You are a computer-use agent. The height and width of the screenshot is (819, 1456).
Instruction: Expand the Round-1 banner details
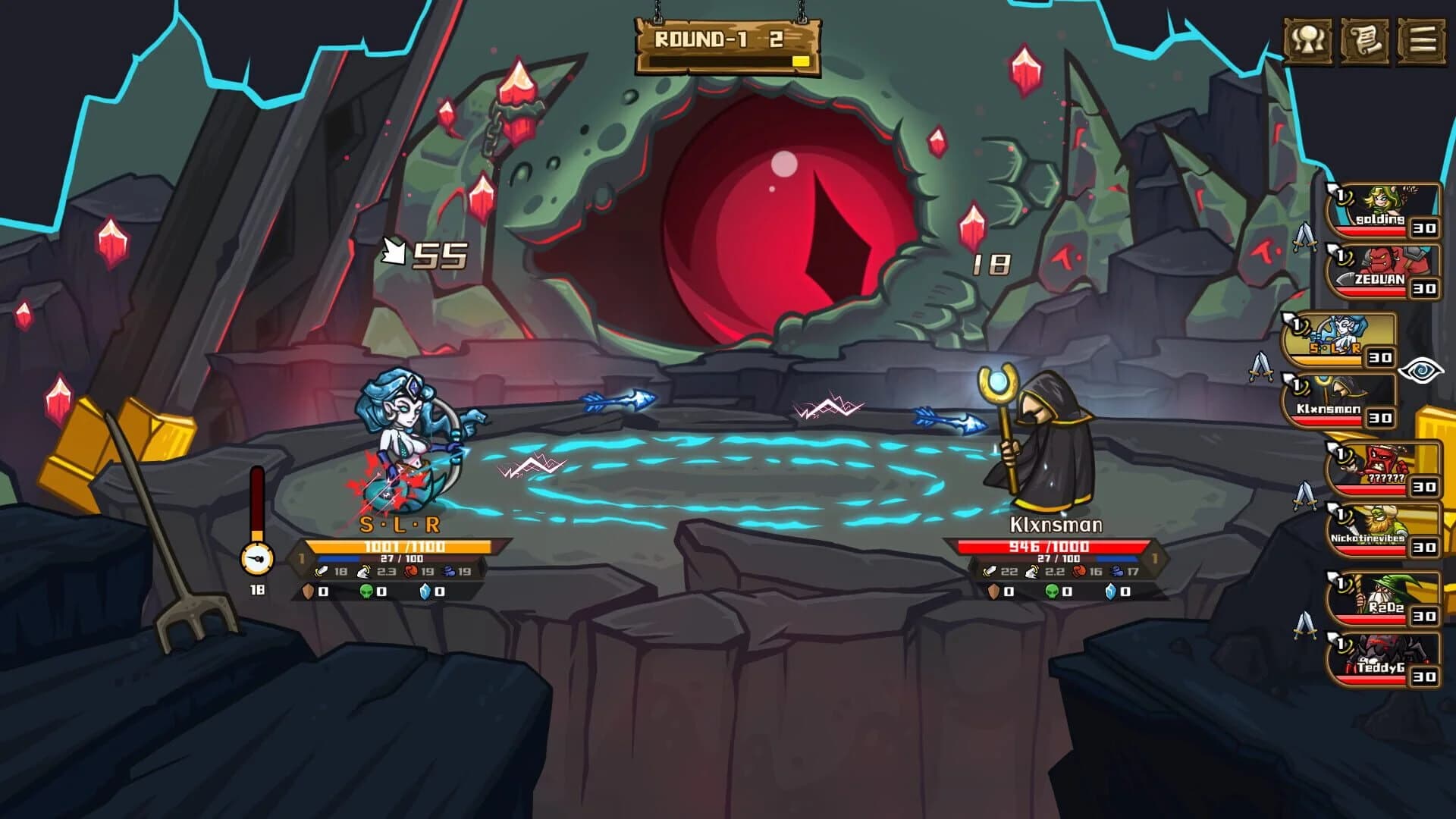click(x=726, y=43)
